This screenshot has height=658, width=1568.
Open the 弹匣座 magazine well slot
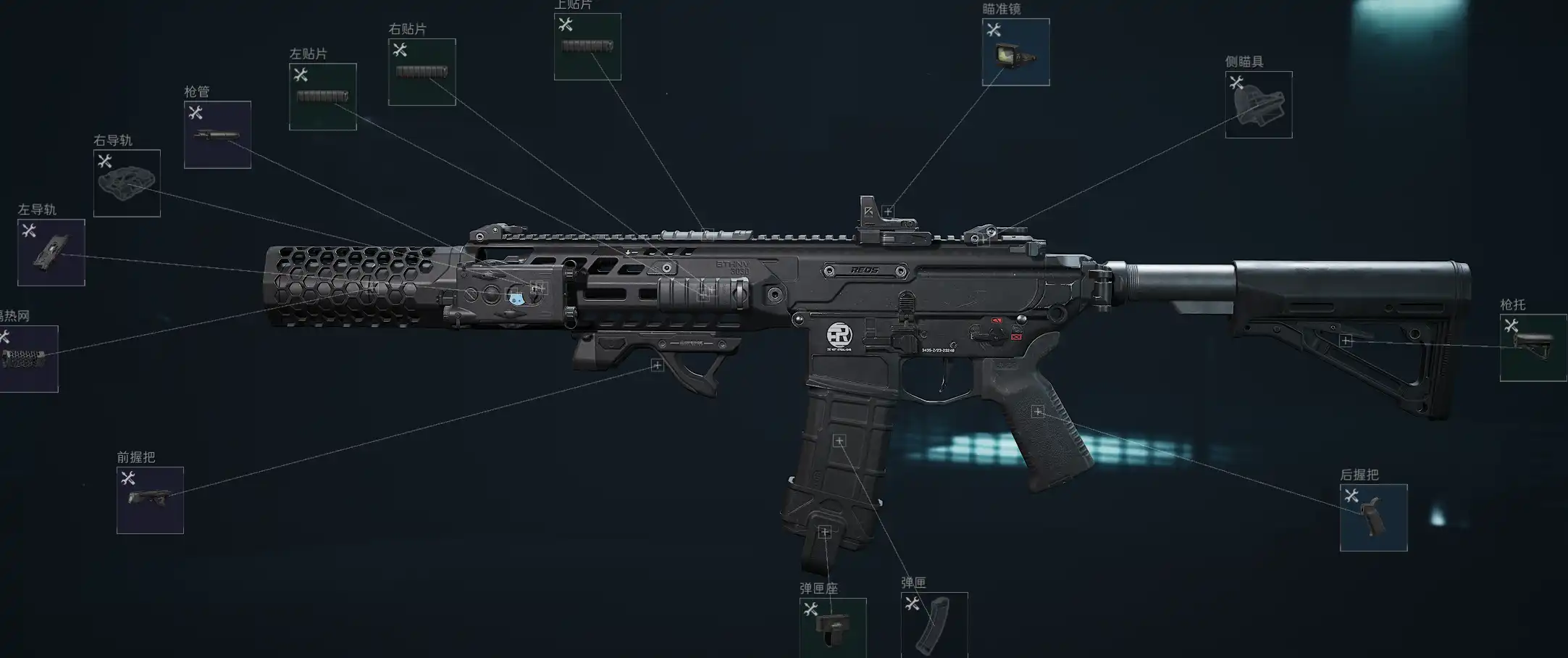[x=833, y=628]
